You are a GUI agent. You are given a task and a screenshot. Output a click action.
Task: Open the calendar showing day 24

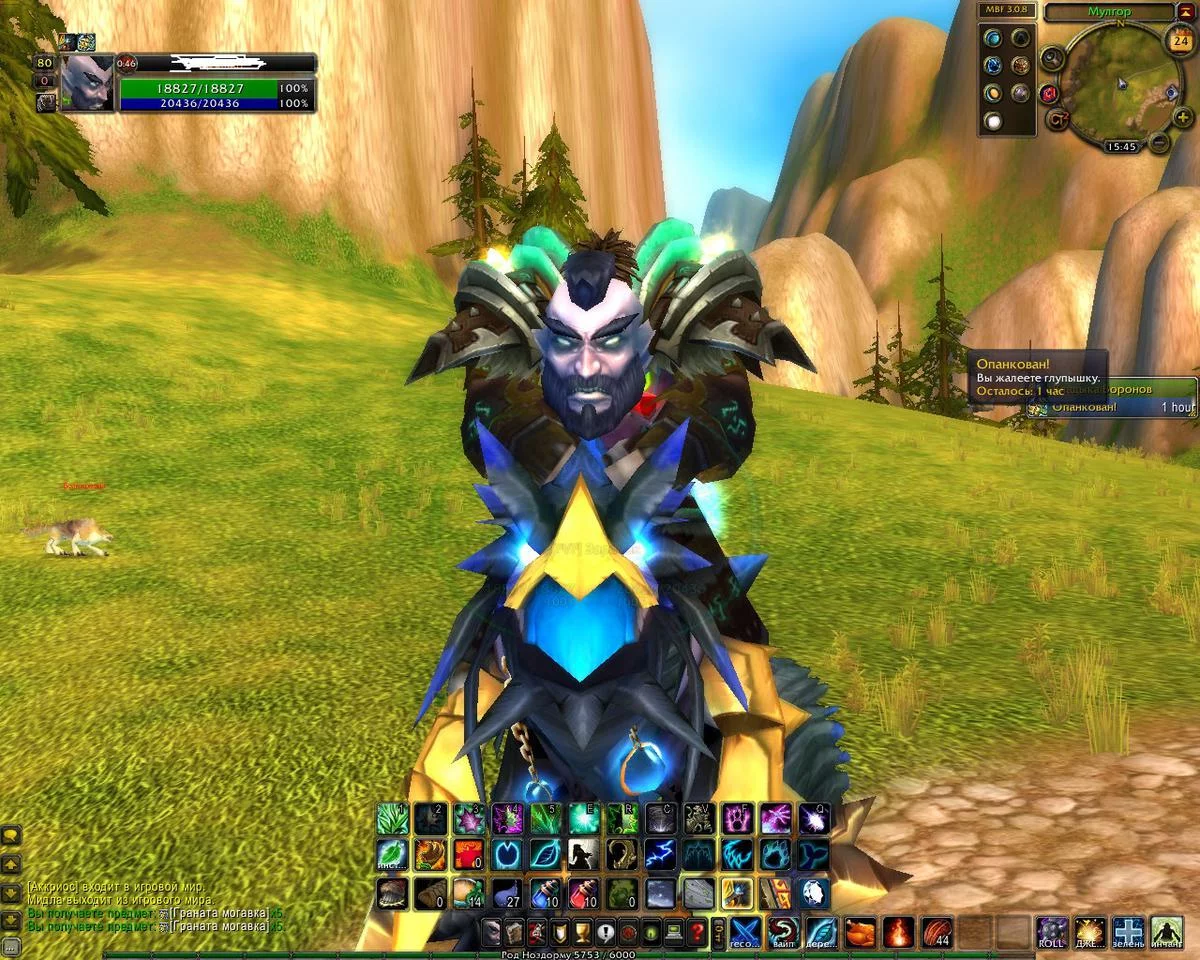coord(1179,42)
